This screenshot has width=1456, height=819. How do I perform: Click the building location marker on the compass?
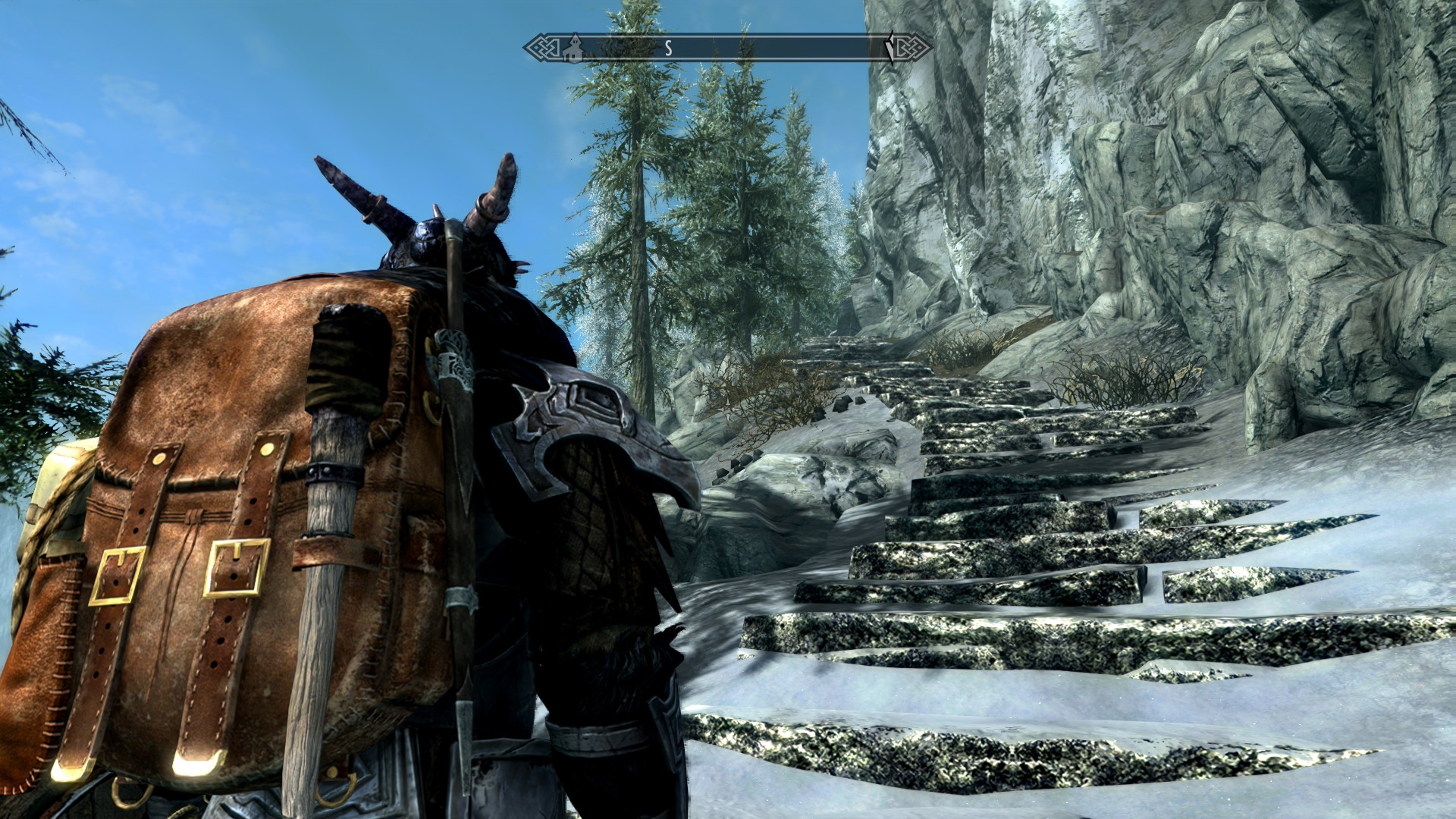click(x=574, y=48)
